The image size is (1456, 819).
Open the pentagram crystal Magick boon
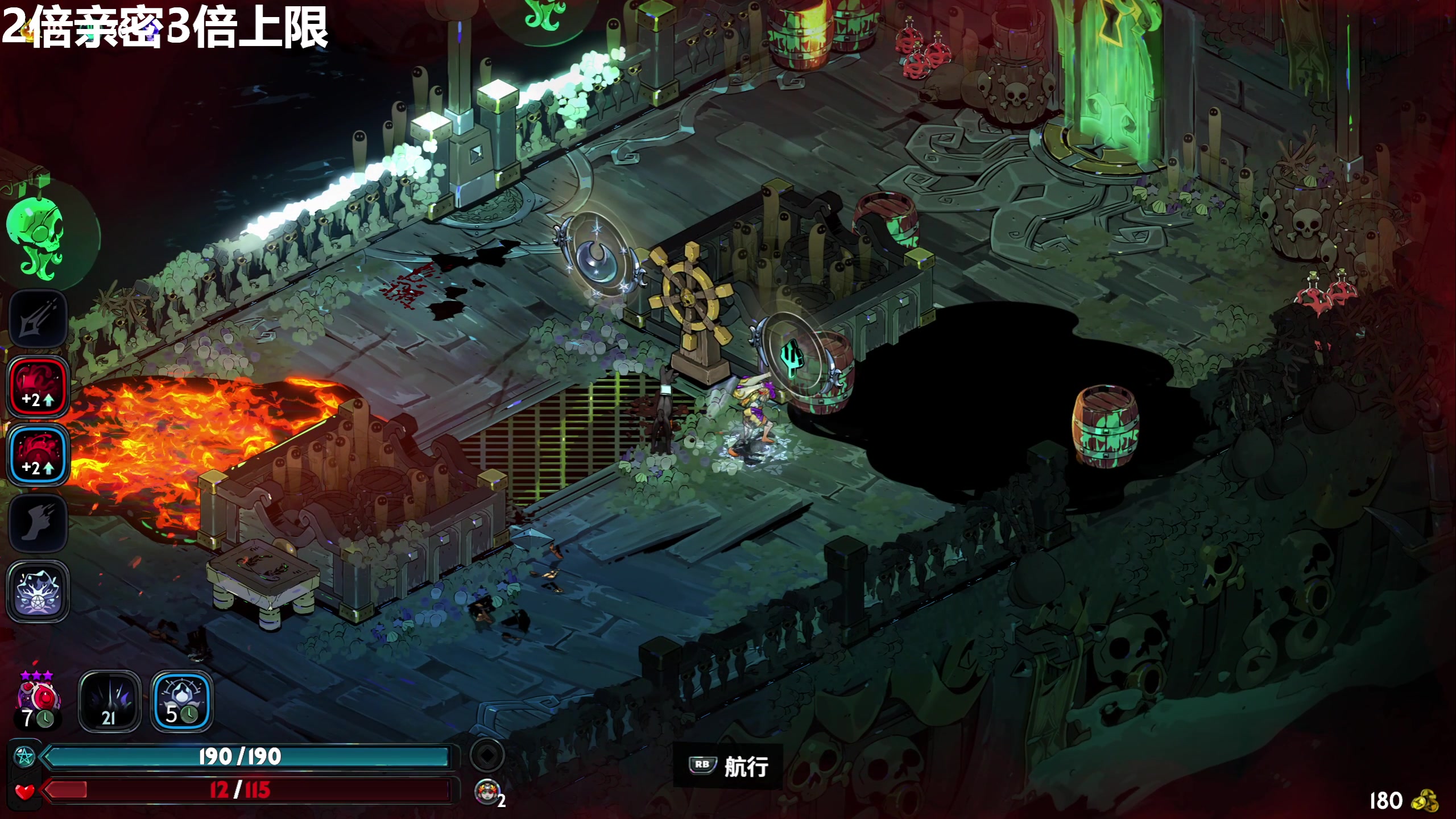(x=38, y=590)
